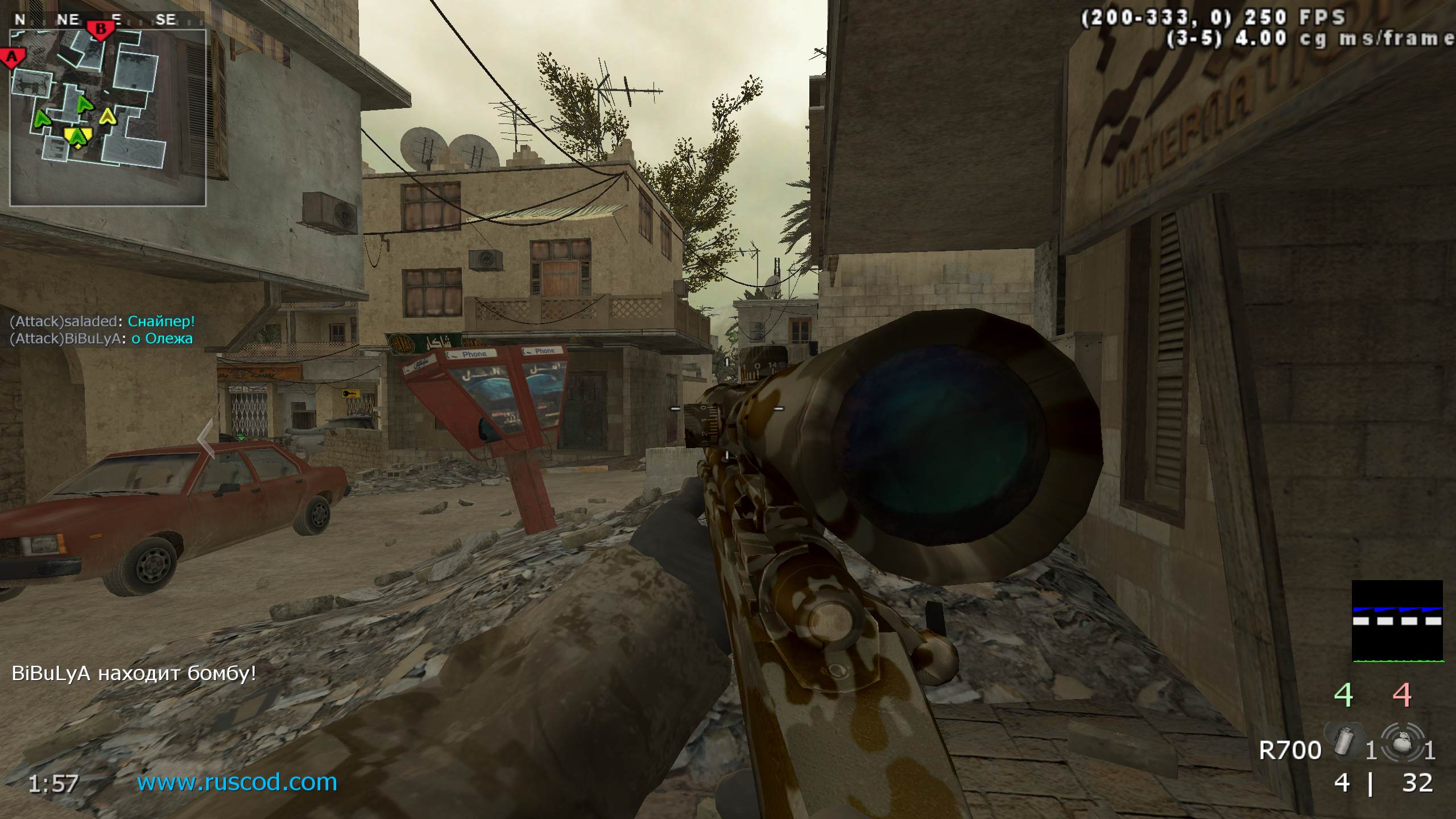
Task: Select the frag grenade icon
Action: click(1403, 741)
